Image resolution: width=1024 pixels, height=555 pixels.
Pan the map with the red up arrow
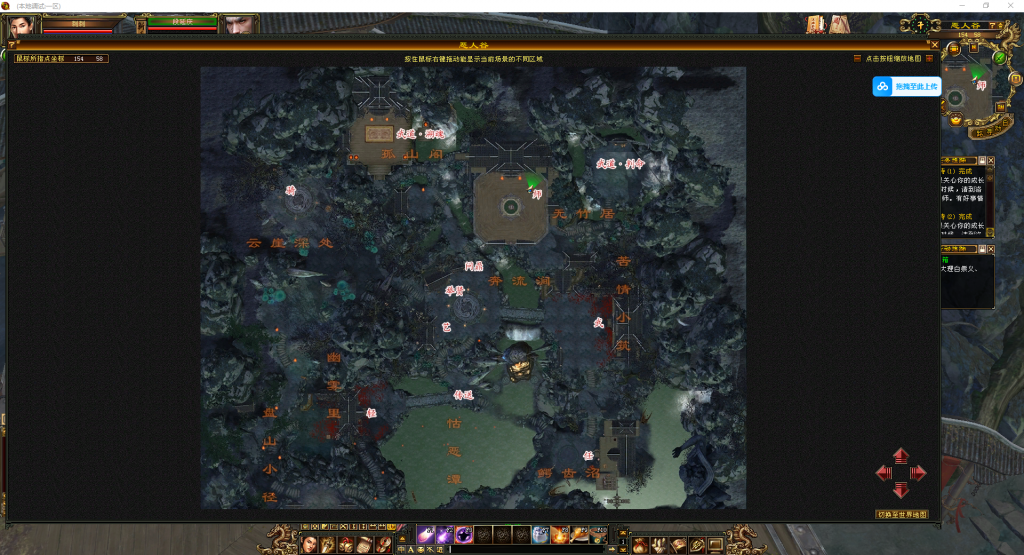click(x=901, y=456)
